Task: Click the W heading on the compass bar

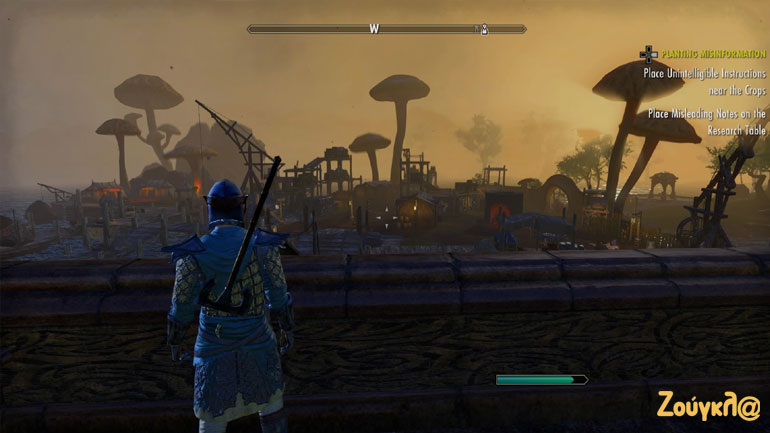Action: [x=374, y=29]
